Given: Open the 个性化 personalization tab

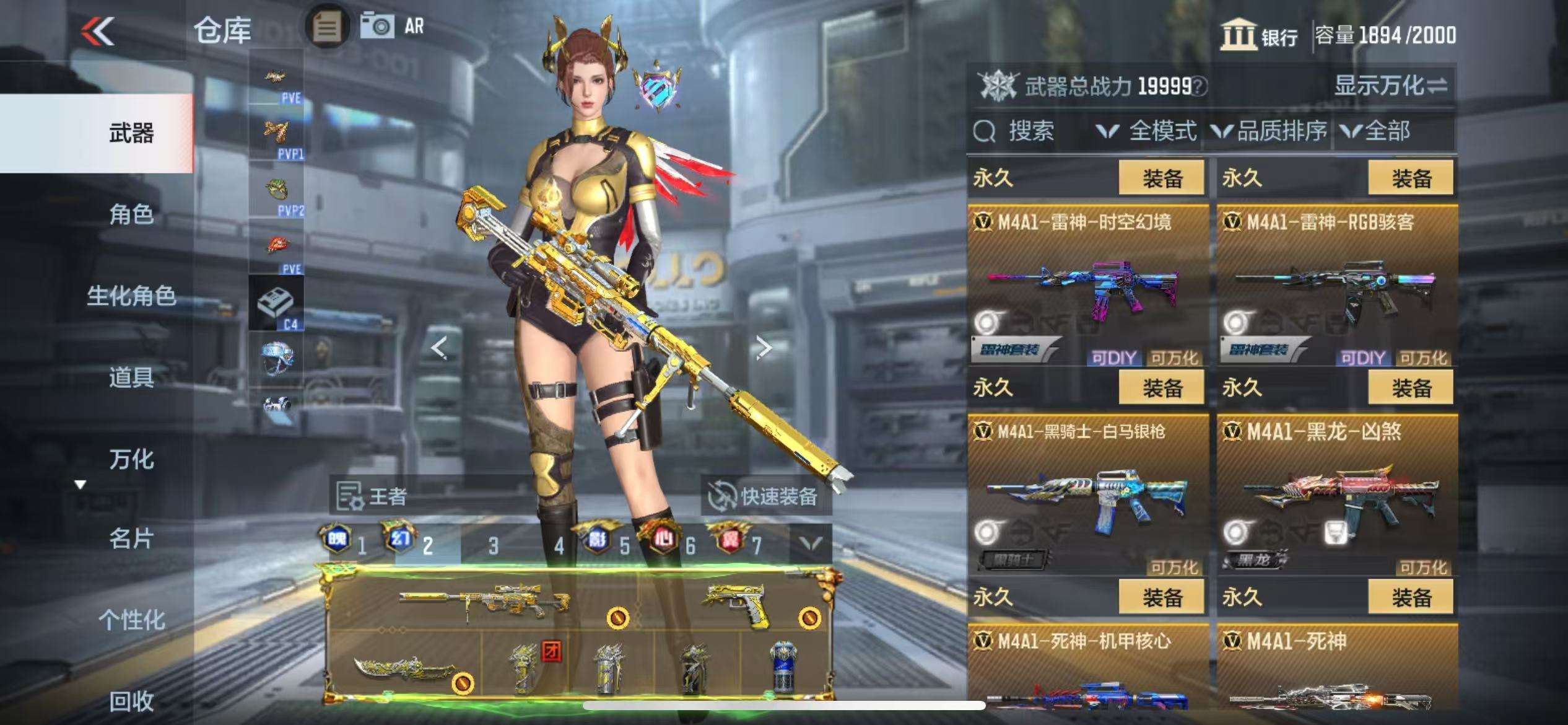Looking at the screenshot, I should click(131, 619).
